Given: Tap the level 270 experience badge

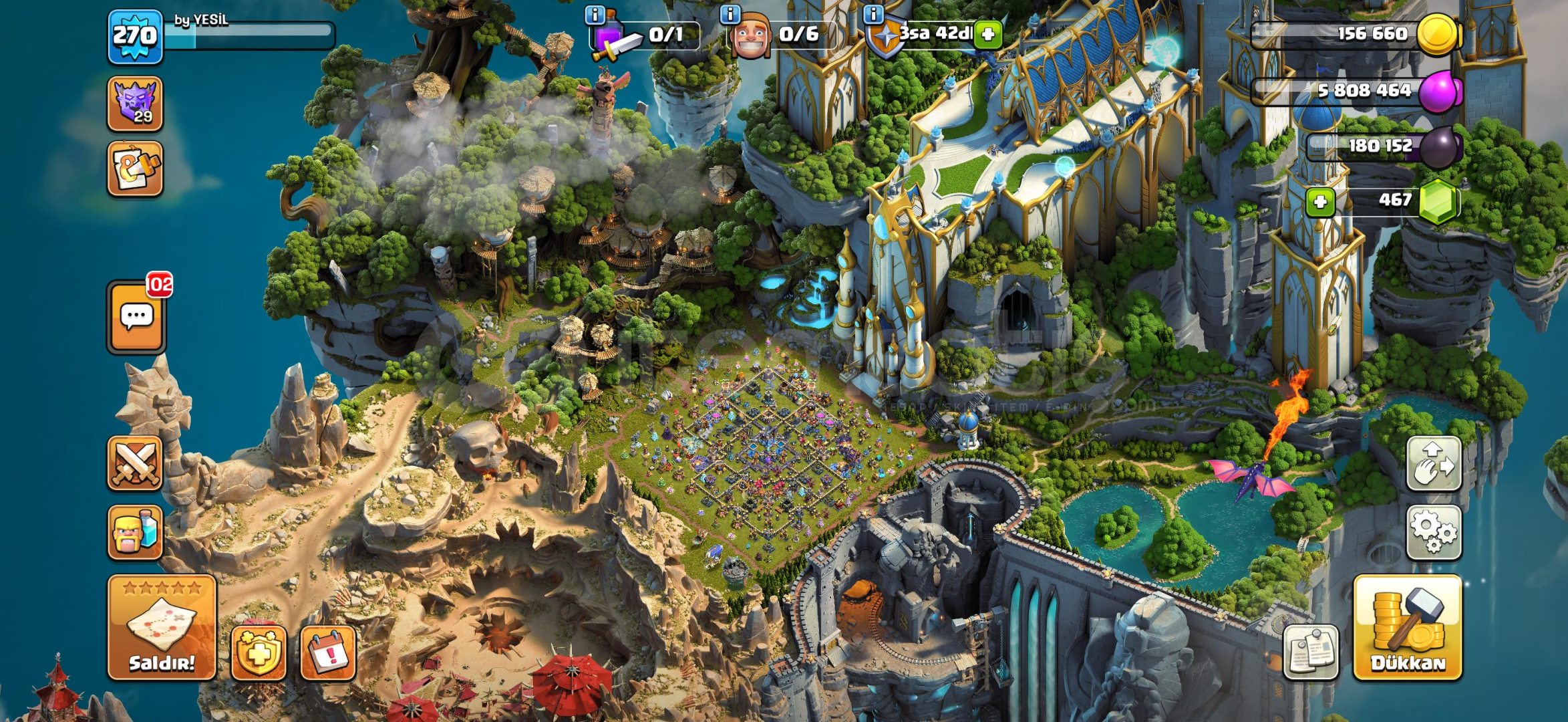Looking at the screenshot, I should tap(136, 36).
